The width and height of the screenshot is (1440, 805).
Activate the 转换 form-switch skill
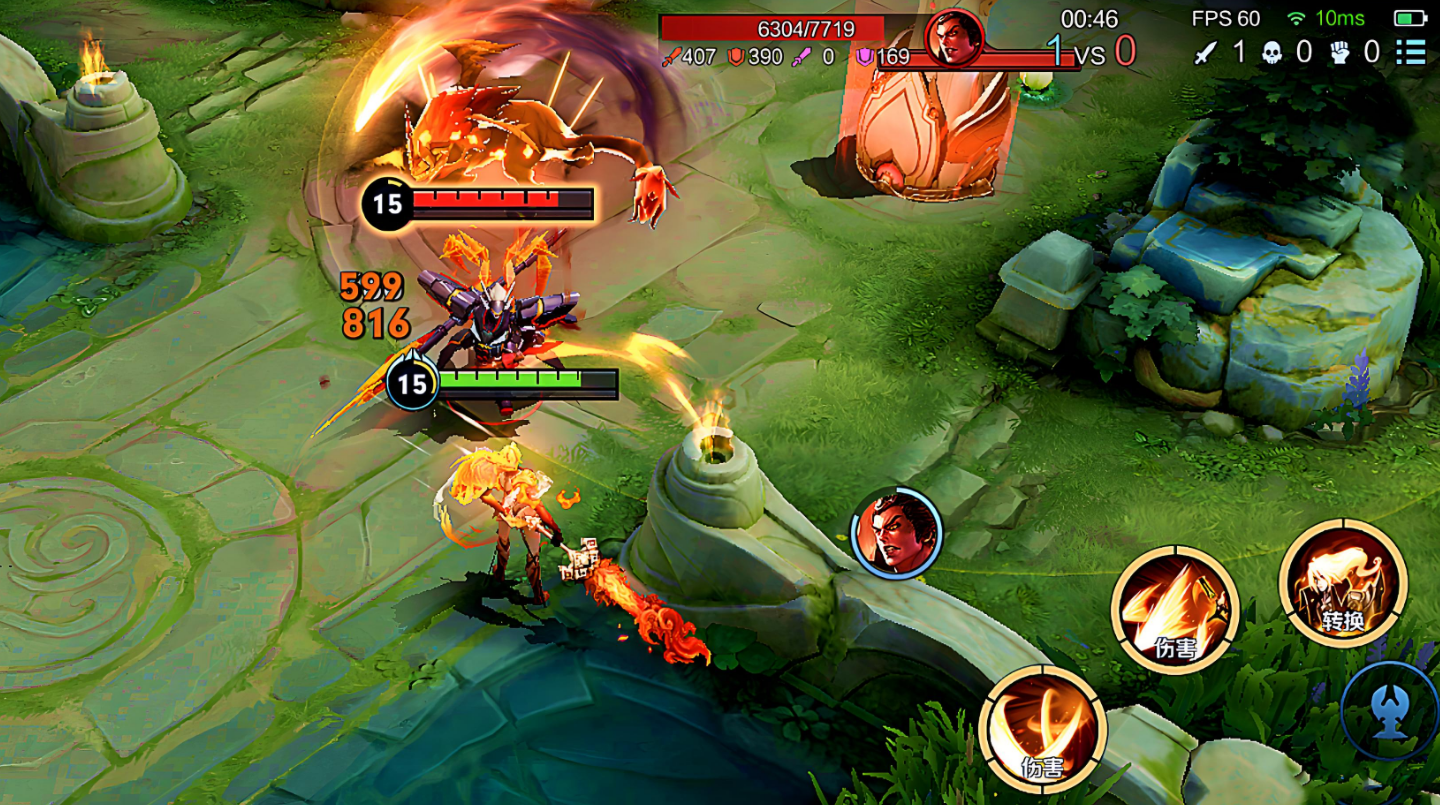[1342, 582]
